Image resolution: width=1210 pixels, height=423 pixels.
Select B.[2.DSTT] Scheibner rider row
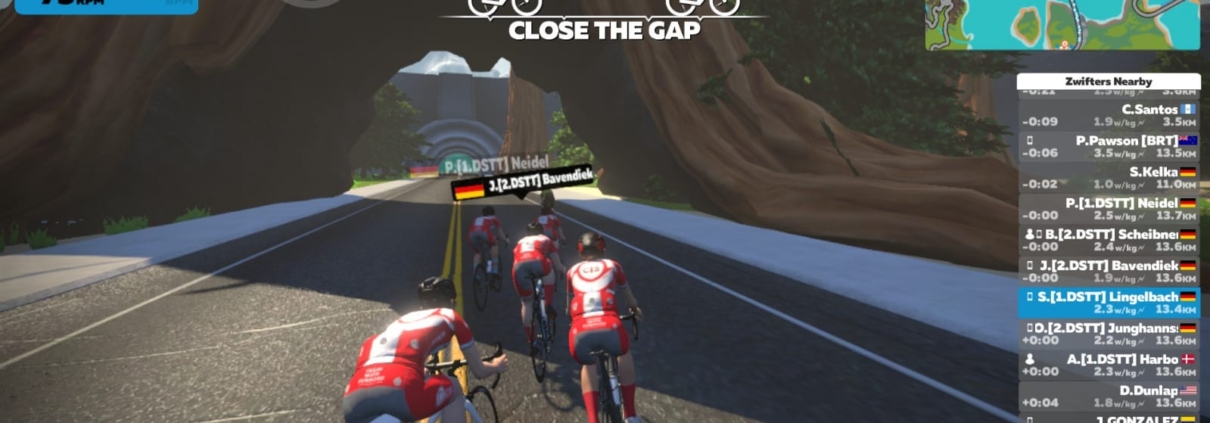tap(1109, 240)
